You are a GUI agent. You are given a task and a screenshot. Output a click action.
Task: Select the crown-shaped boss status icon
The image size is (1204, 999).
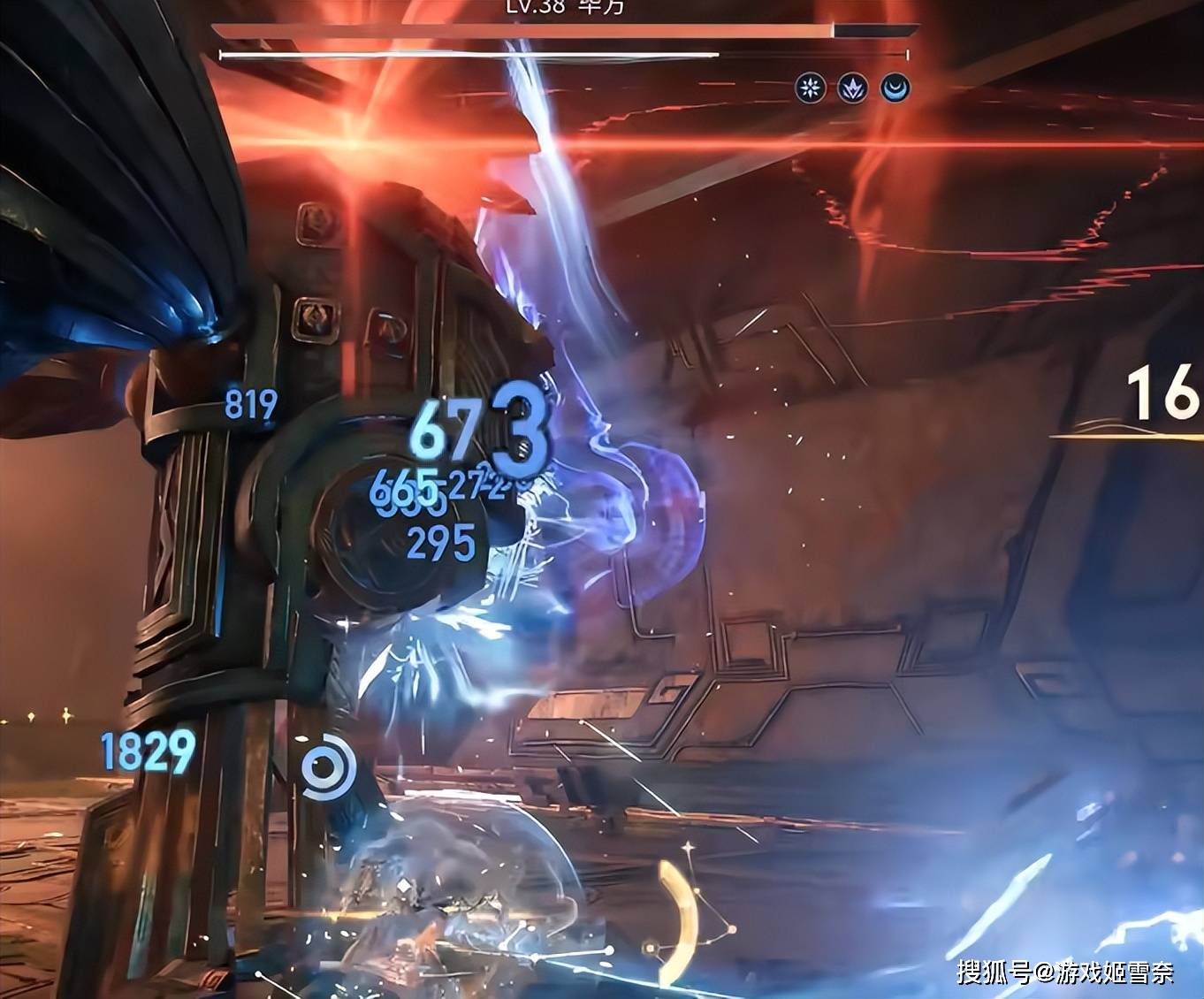(x=852, y=88)
